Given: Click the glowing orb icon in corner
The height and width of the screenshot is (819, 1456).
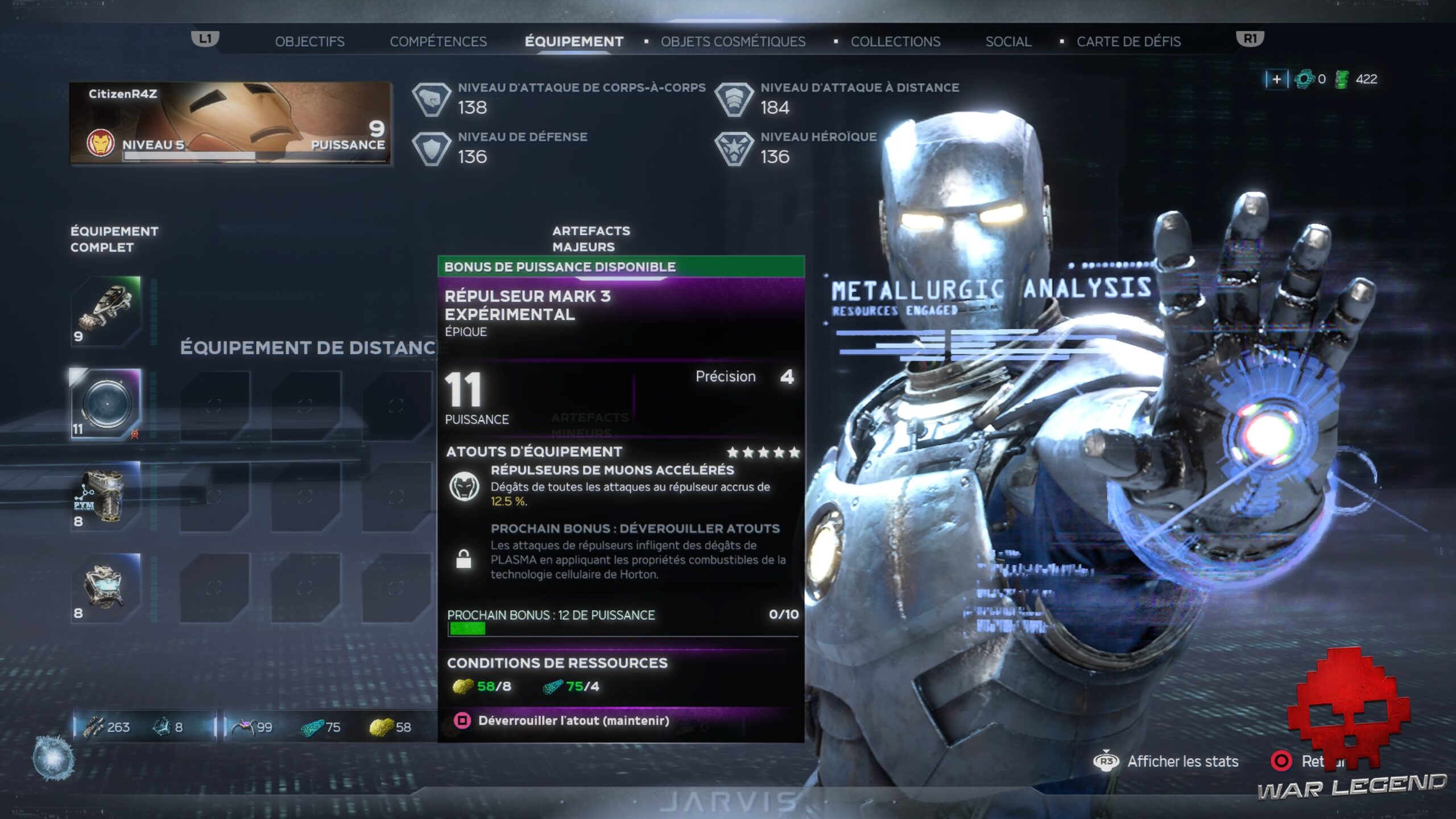Looking at the screenshot, I should tap(53, 758).
